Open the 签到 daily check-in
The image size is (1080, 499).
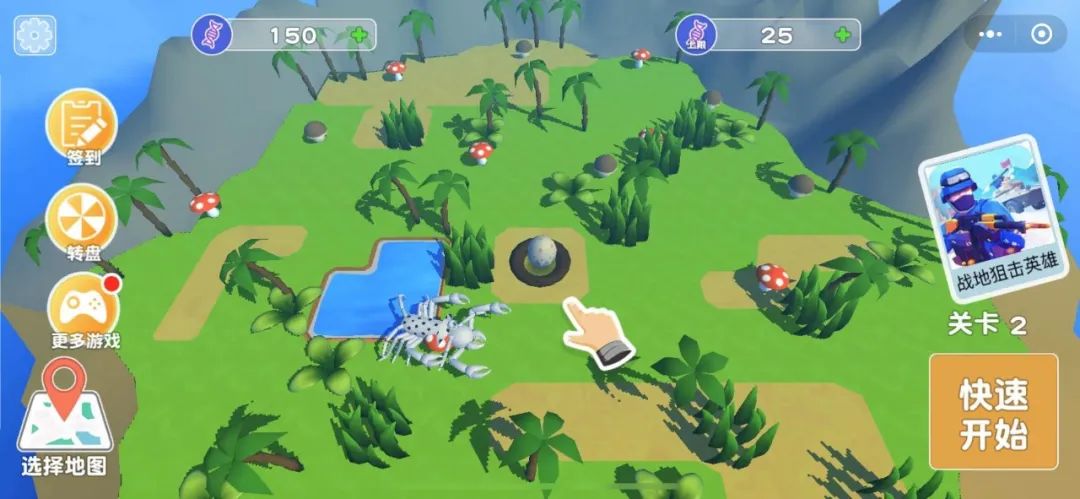pos(81,126)
